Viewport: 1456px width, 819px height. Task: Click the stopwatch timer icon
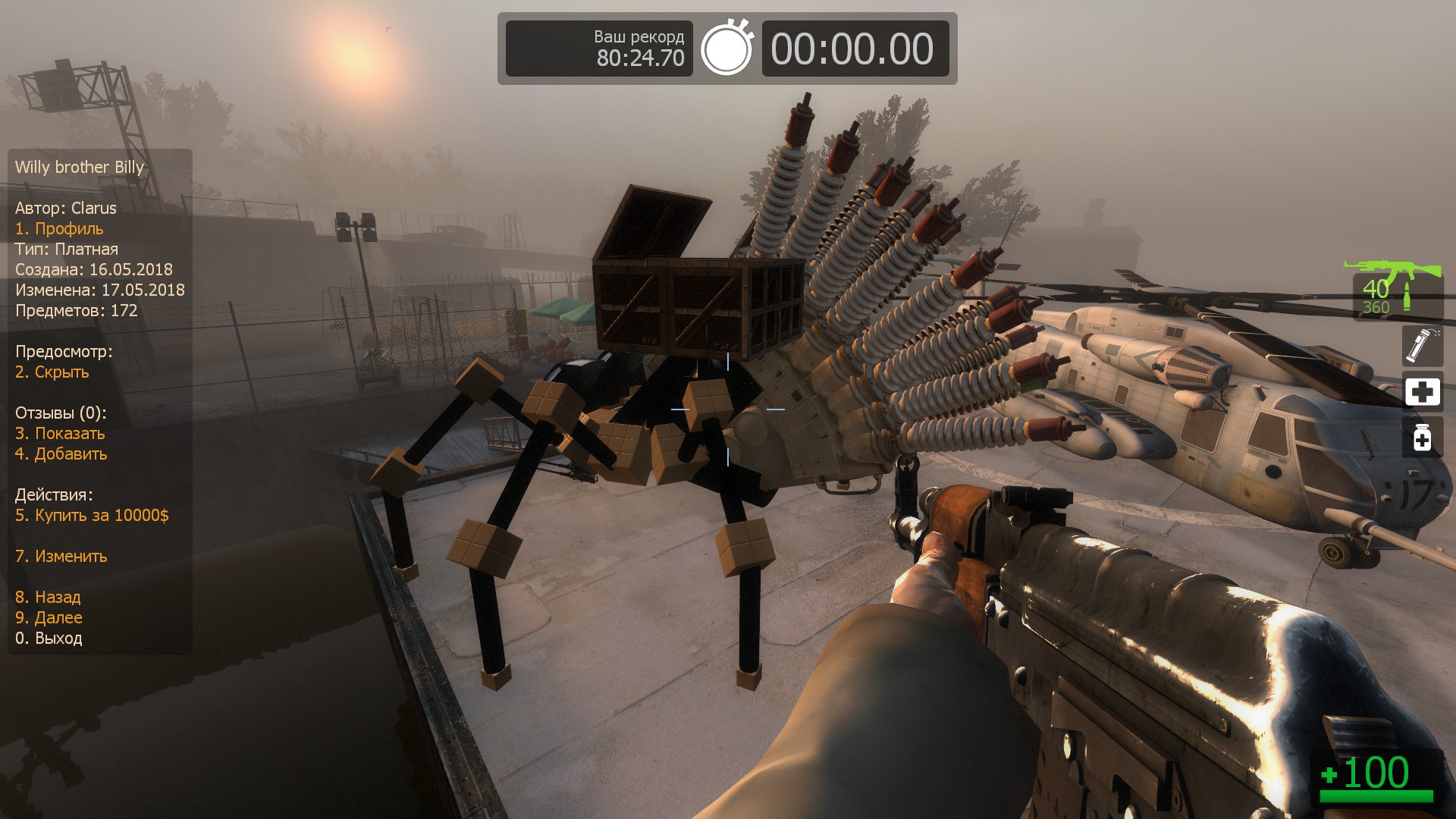726,49
